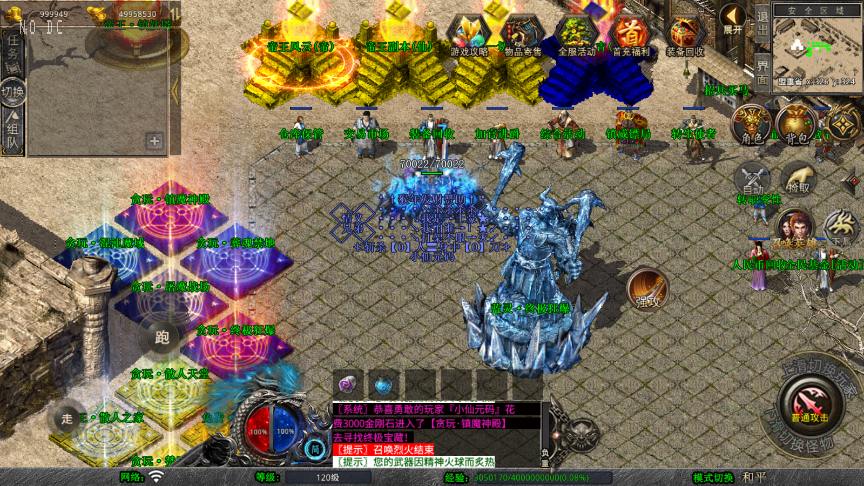
Task: Open the 装备回收 equipment recycle chest
Action: [685, 33]
